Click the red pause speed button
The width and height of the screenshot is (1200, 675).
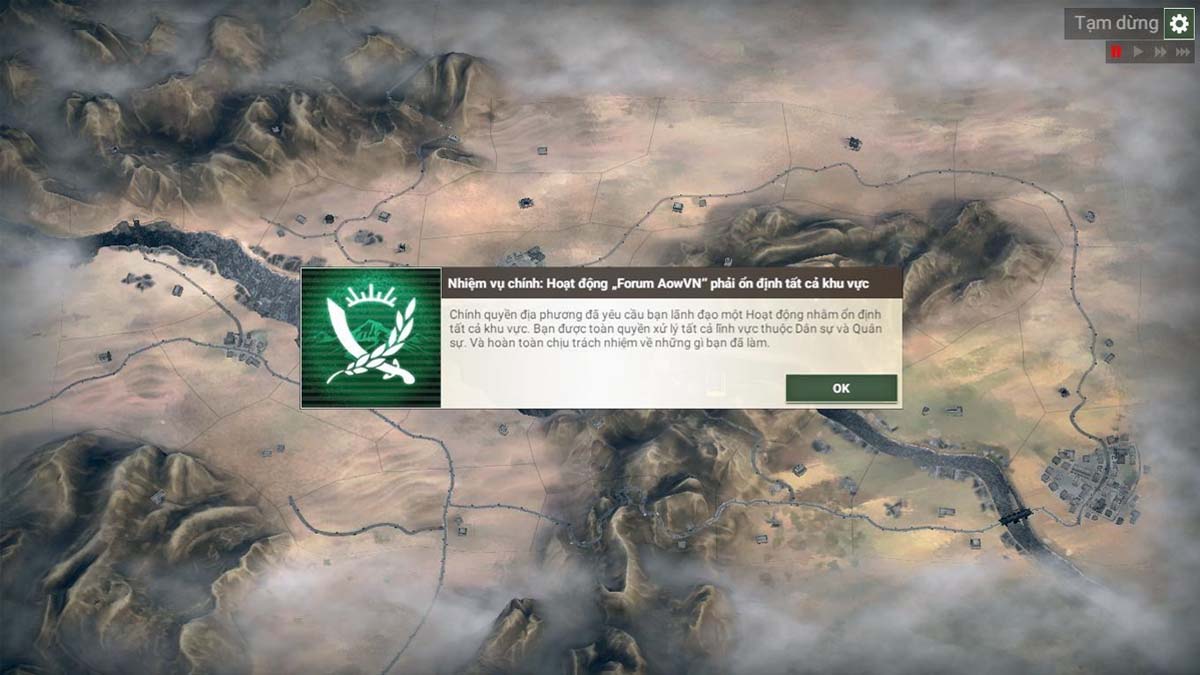(x=1116, y=52)
